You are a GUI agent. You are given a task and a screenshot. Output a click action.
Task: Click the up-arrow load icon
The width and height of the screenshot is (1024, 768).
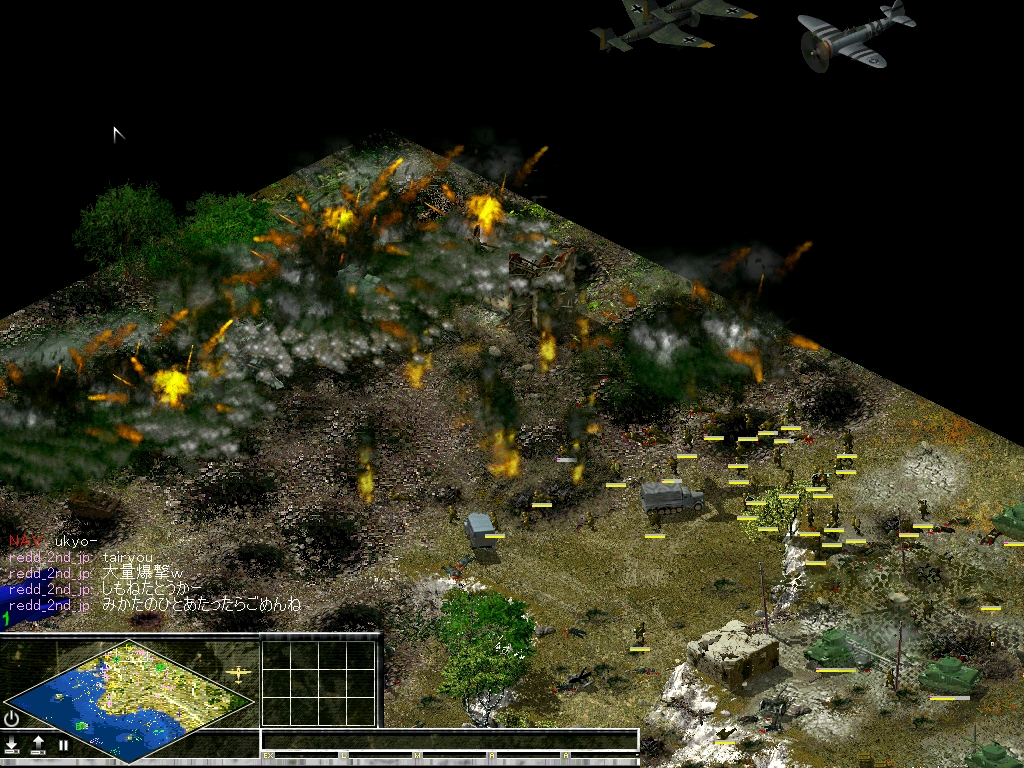pos(38,745)
